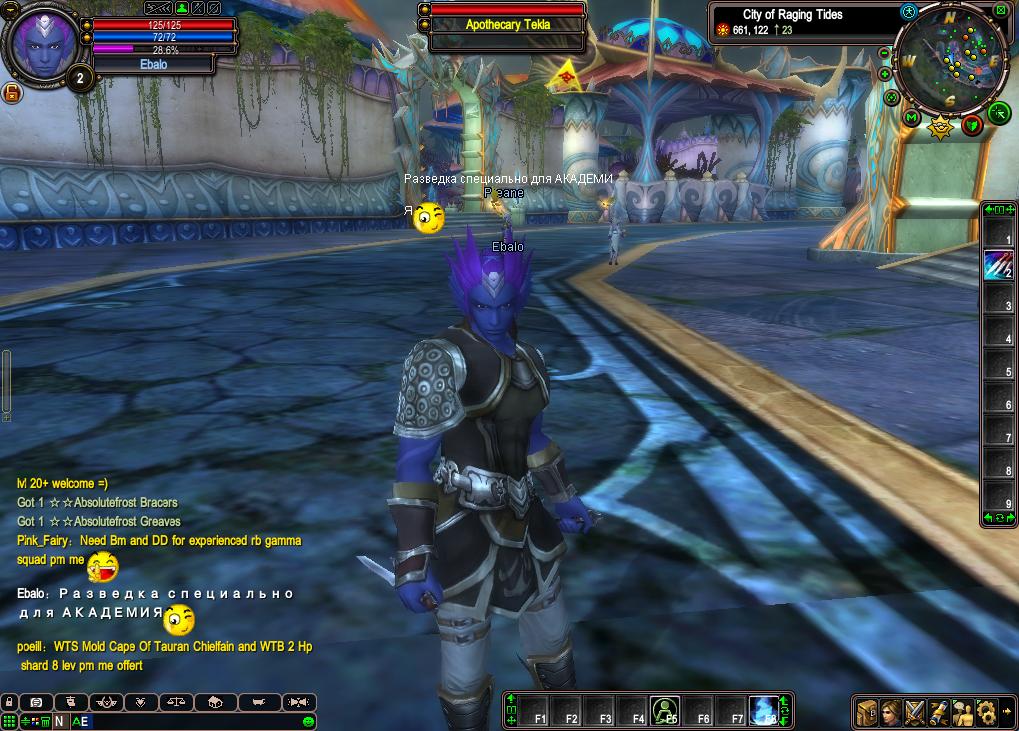Zoom out the minimap with minus button
1019x731 pixels.
(884, 53)
